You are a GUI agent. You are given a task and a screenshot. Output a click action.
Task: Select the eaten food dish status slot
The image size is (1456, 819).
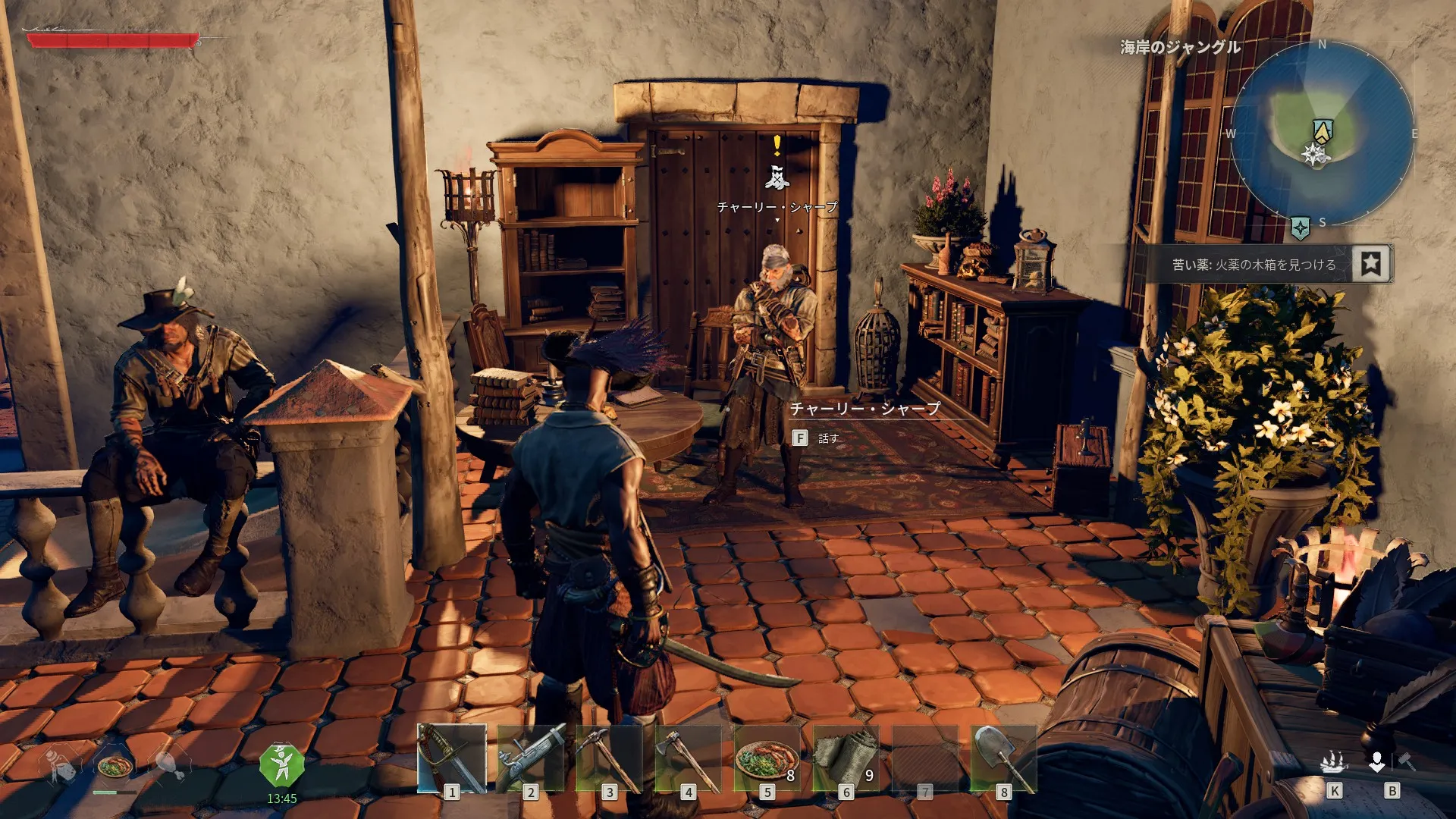click(x=115, y=766)
